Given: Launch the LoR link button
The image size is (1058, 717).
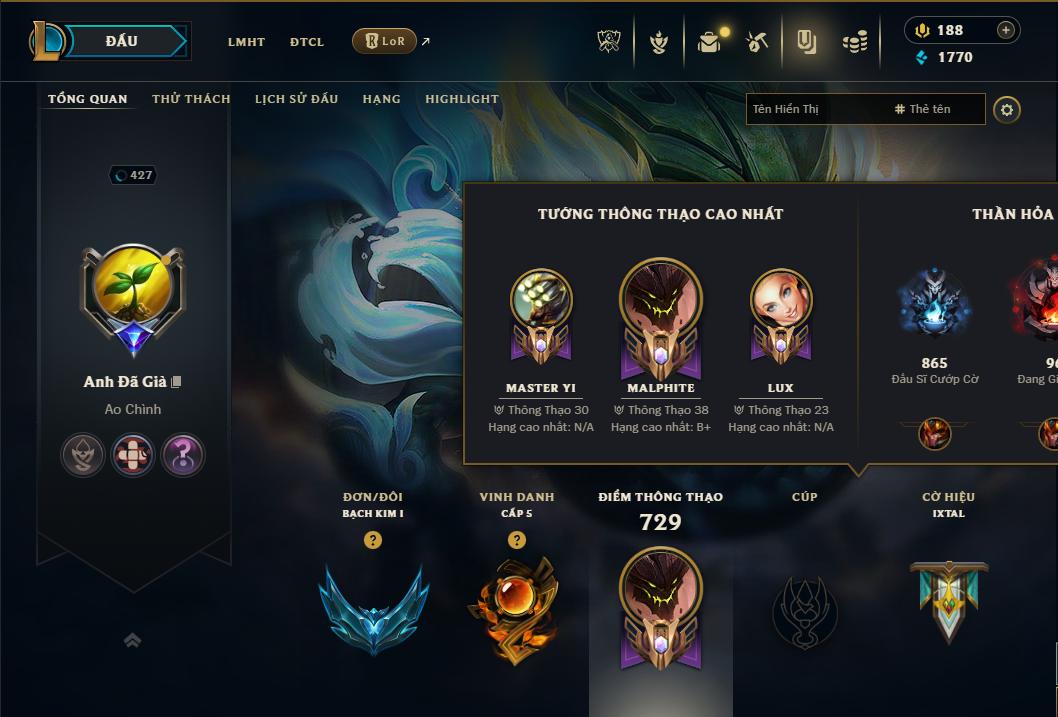Looking at the screenshot, I should click(385, 41).
